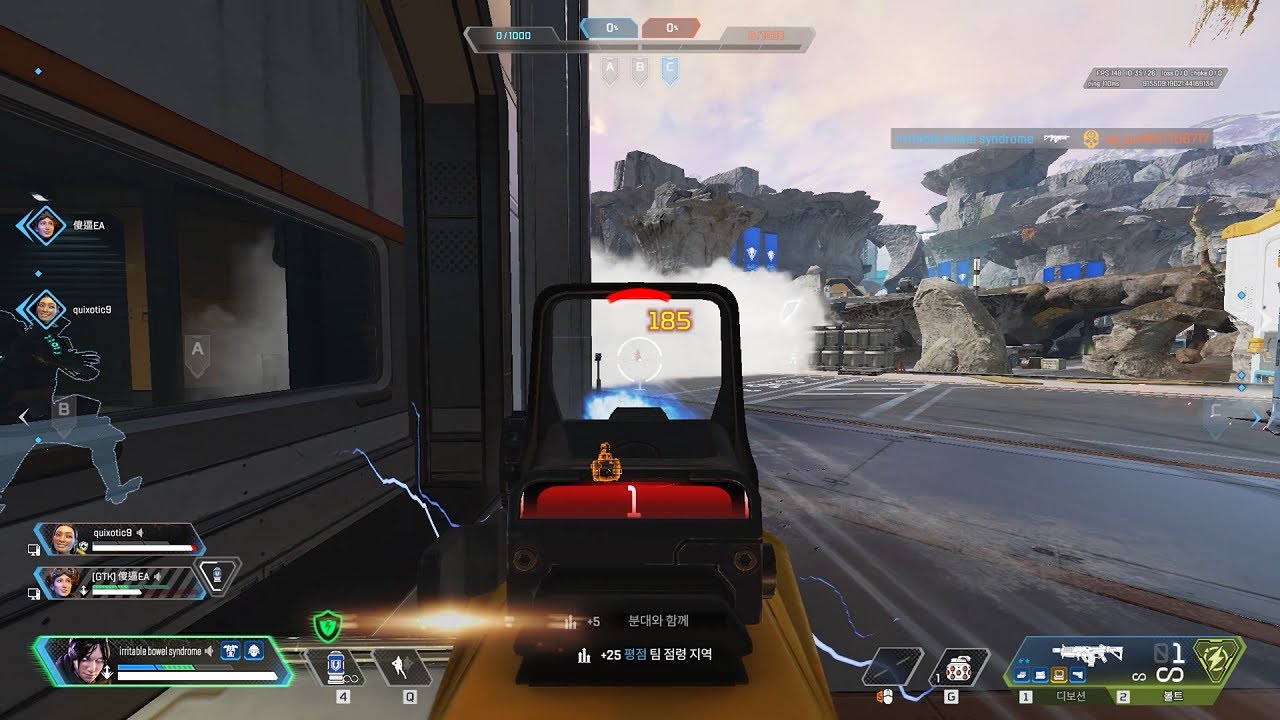
Task: Click the empty slot beside the grenade
Action: (892, 667)
